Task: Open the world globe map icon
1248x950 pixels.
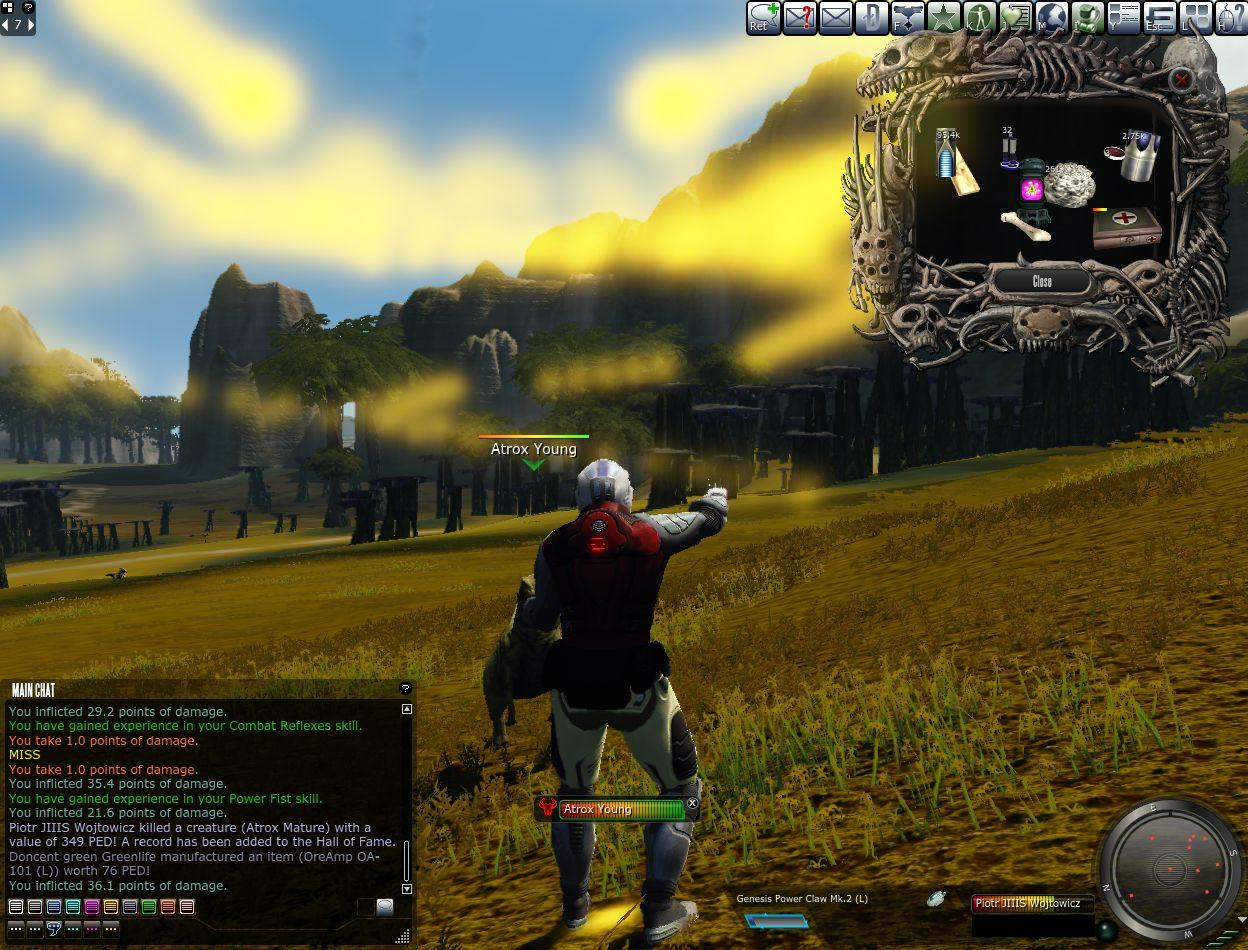Action: 1051,18
